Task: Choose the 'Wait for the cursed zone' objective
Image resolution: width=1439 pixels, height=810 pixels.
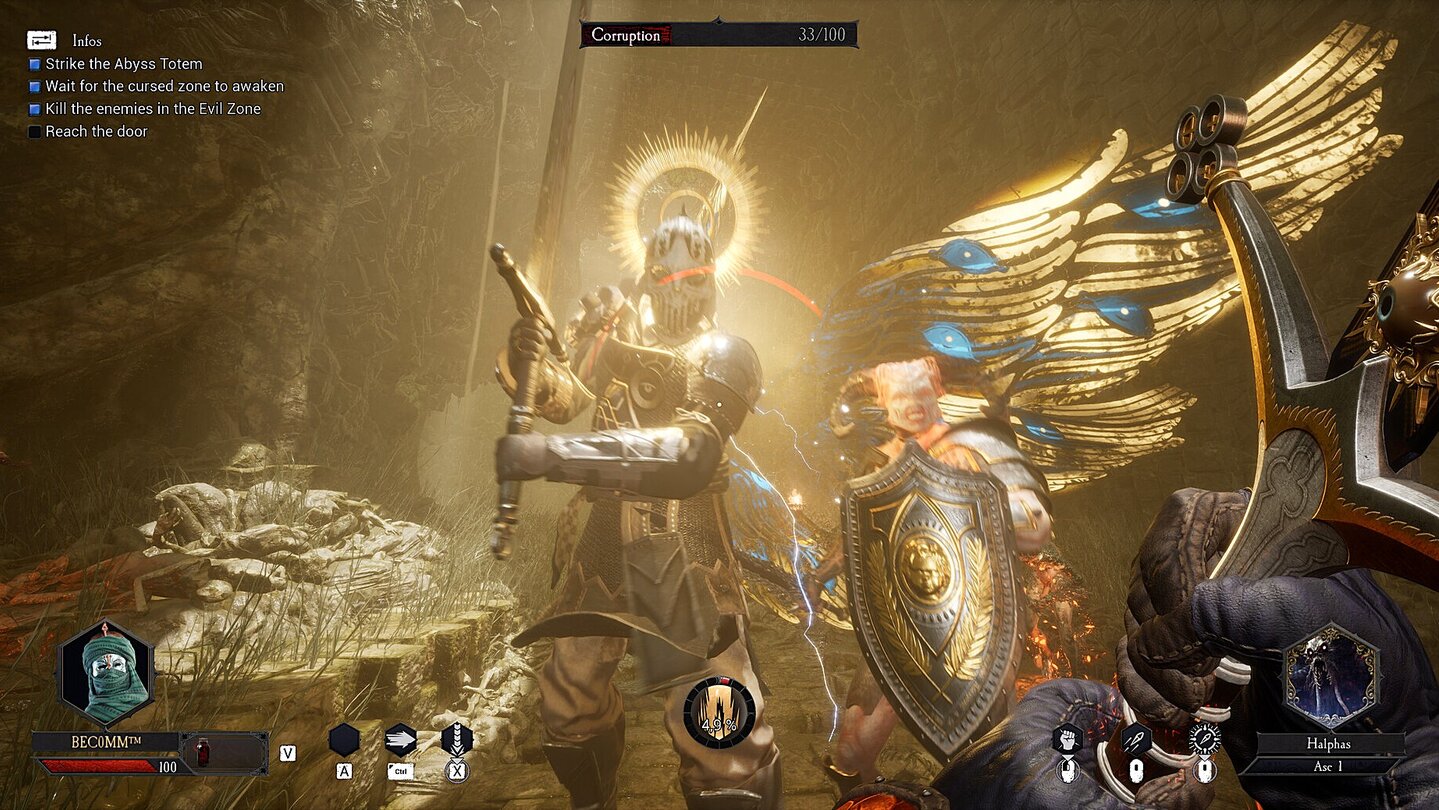Action: click(x=164, y=86)
